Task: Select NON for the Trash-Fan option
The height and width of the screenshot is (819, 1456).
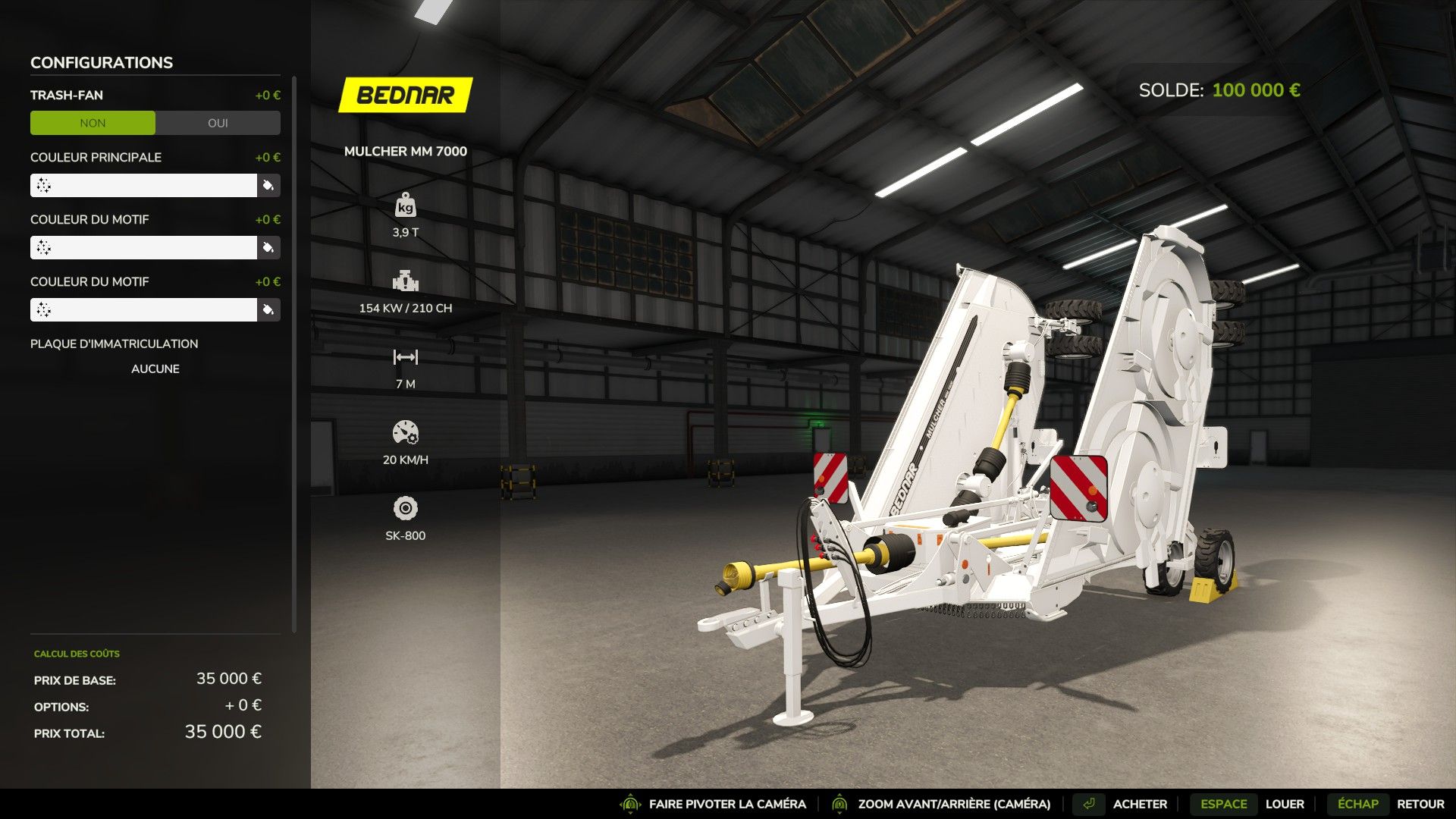Action: pyautogui.click(x=93, y=123)
